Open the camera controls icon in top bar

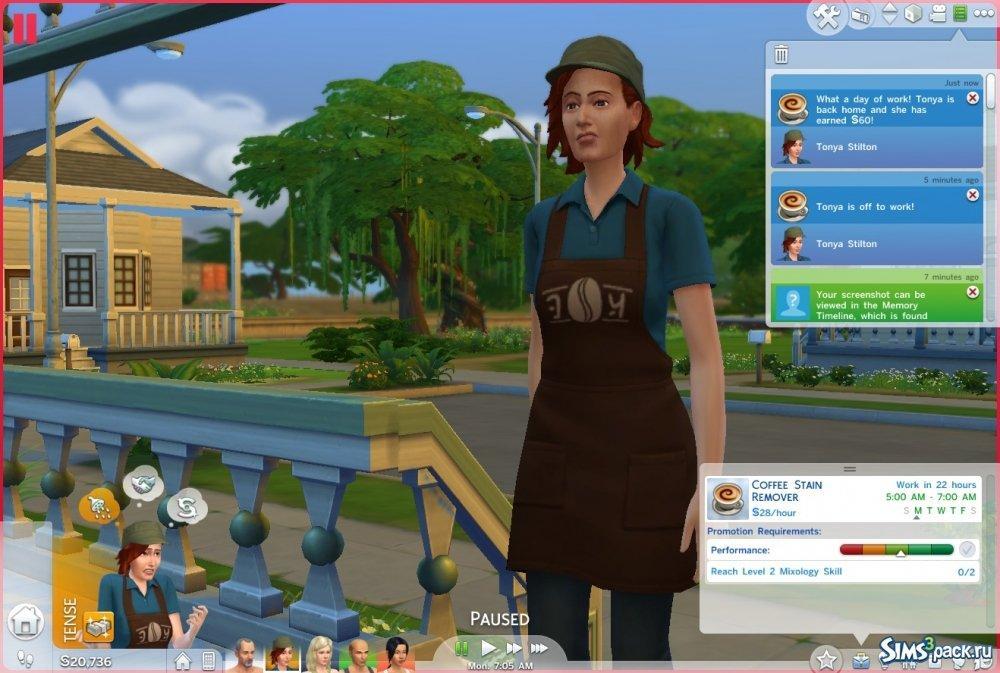861,16
